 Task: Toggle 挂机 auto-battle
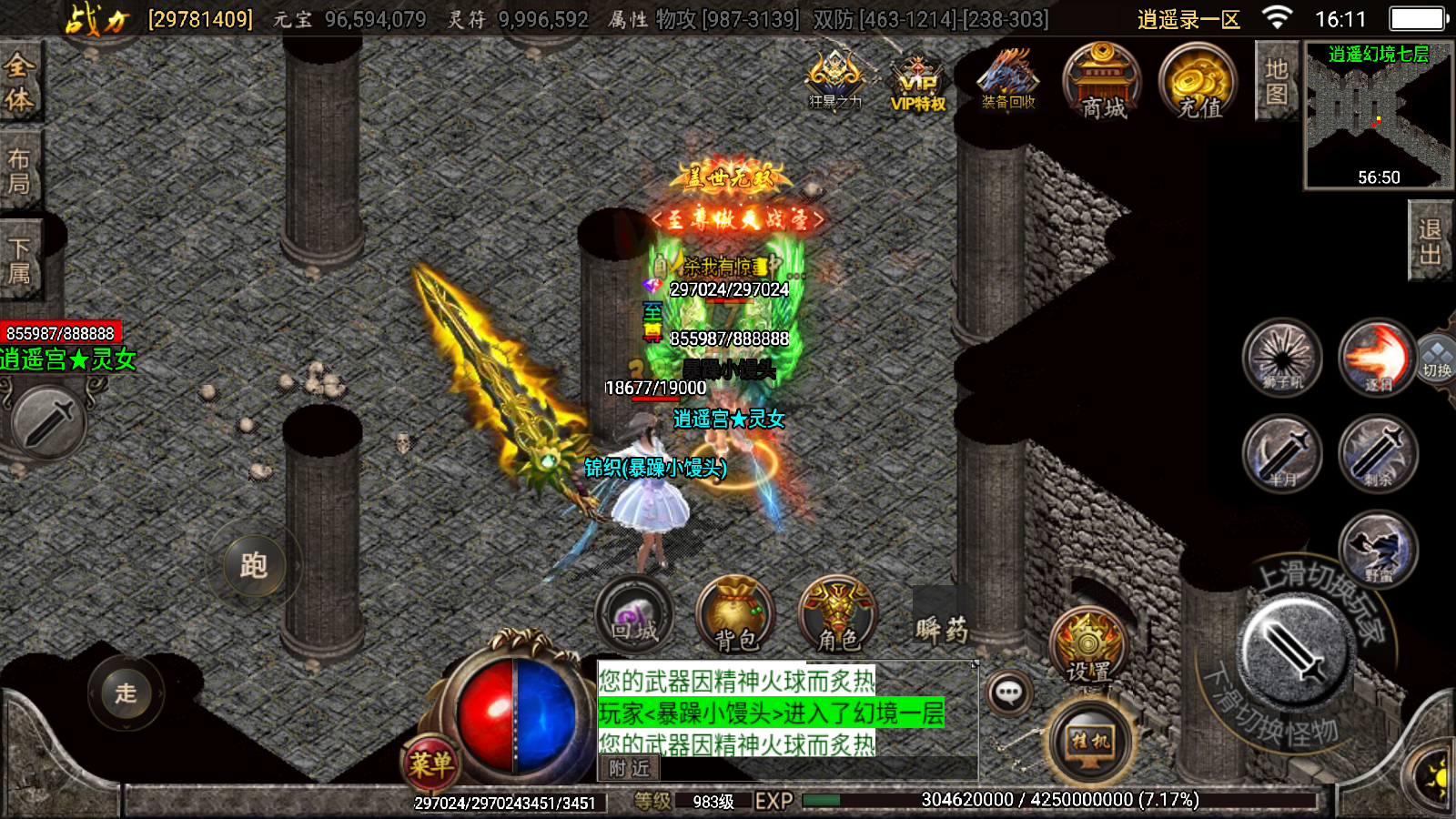point(1089,741)
